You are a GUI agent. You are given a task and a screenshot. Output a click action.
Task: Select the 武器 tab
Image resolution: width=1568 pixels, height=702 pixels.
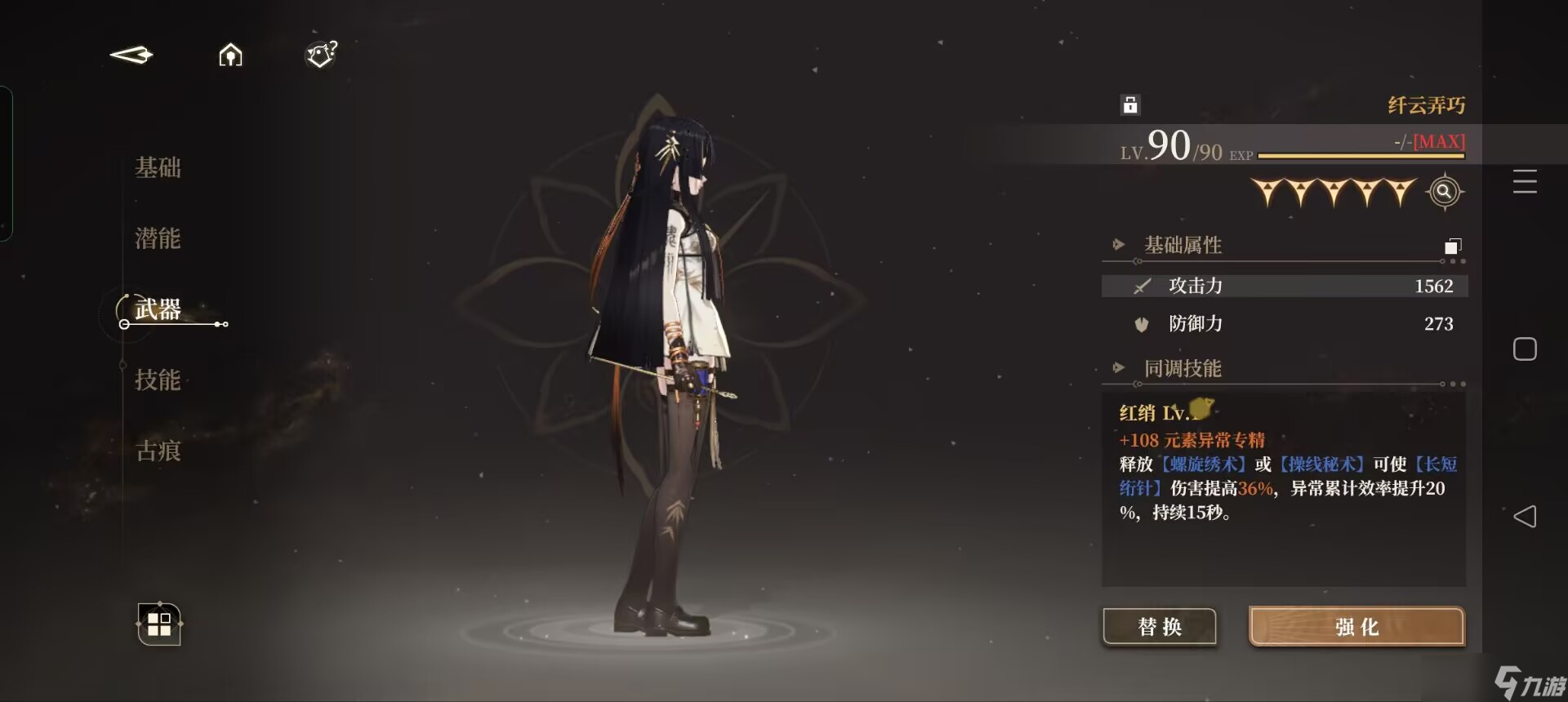[158, 309]
